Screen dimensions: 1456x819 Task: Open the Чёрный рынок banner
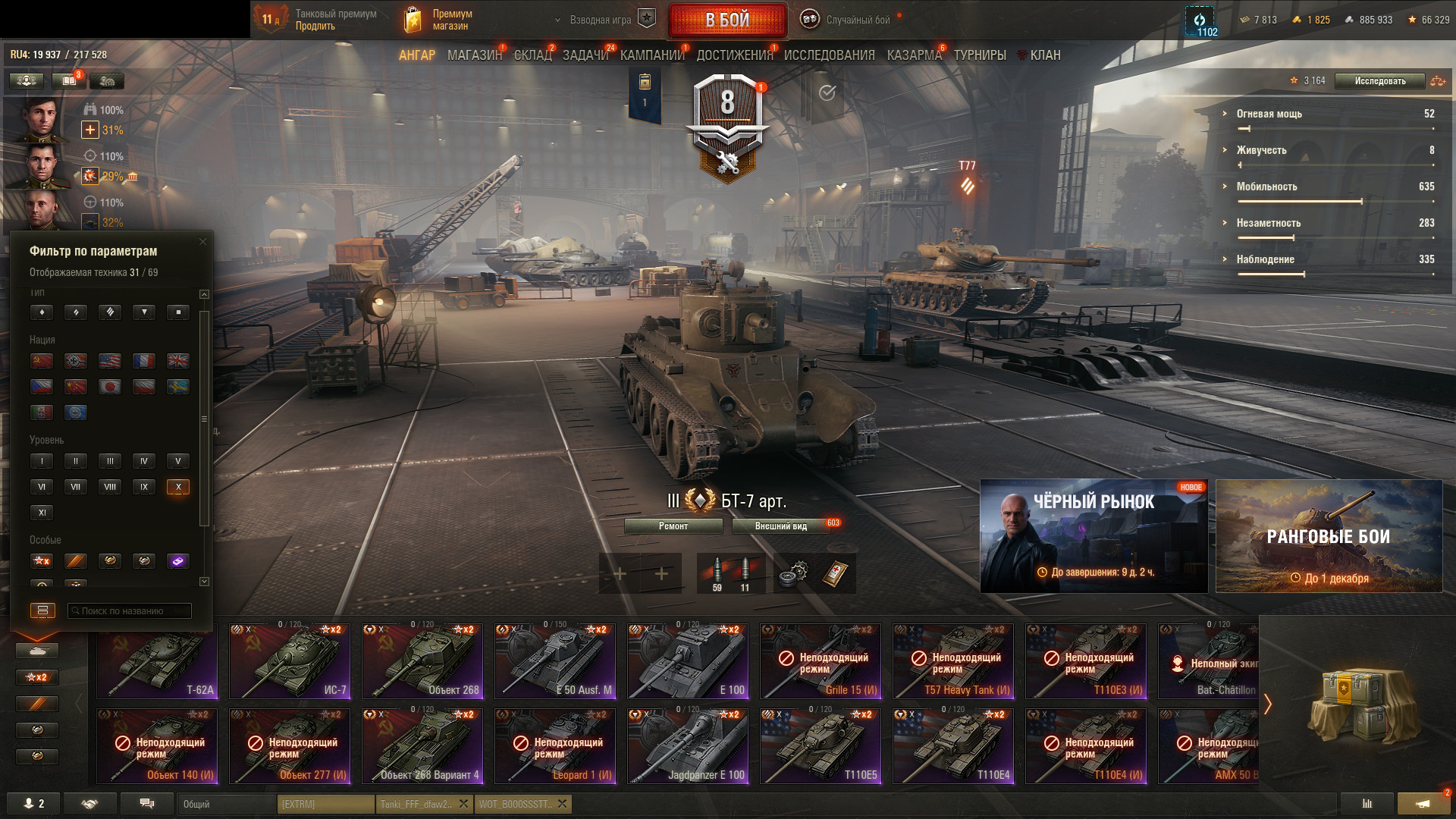pyautogui.click(x=1094, y=535)
